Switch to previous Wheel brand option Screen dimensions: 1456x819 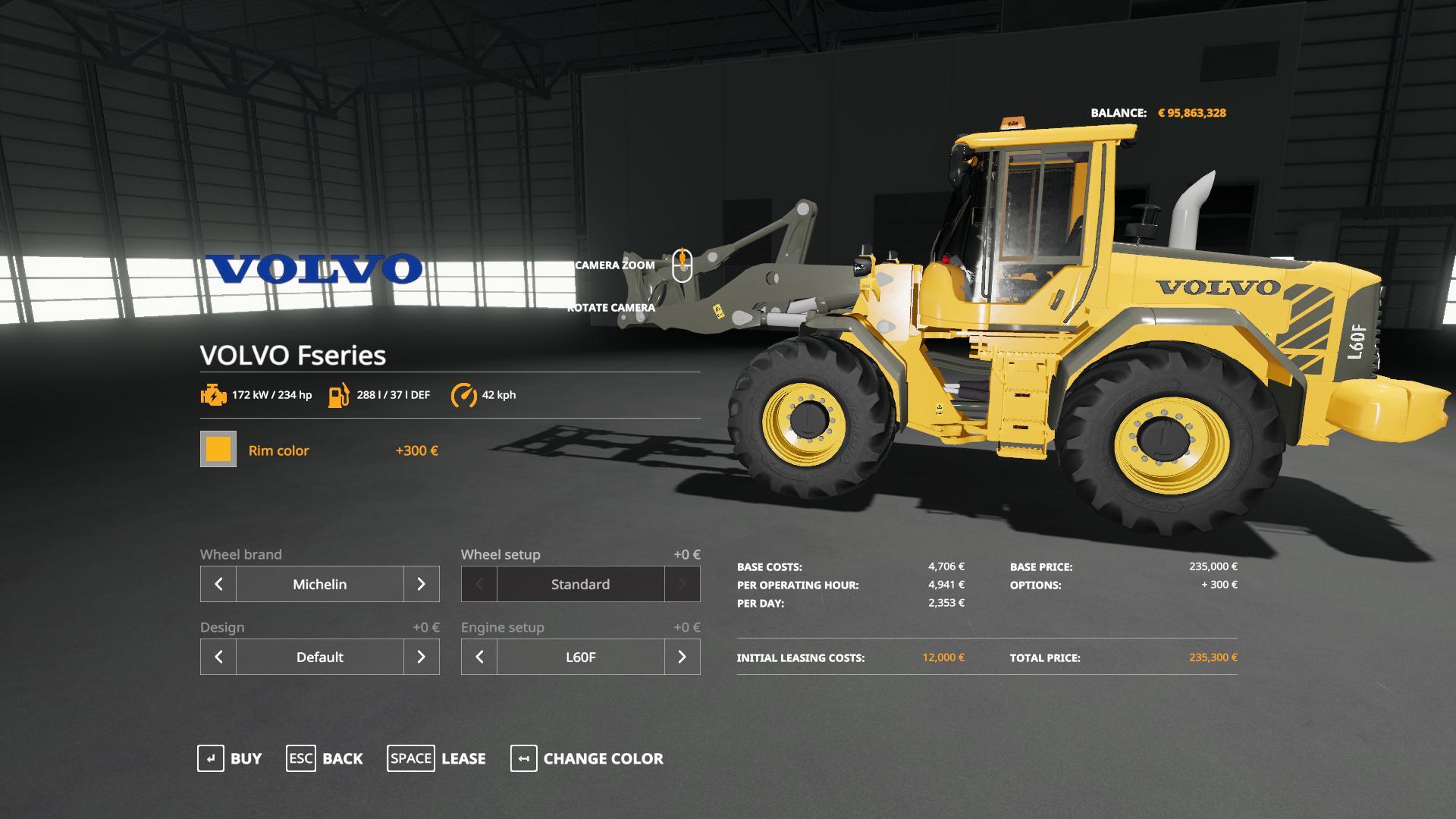tap(218, 584)
